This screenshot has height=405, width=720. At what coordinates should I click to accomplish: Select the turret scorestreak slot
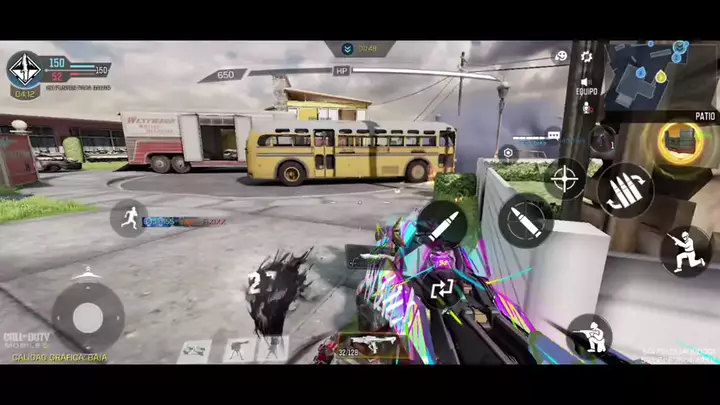(234, 349)
